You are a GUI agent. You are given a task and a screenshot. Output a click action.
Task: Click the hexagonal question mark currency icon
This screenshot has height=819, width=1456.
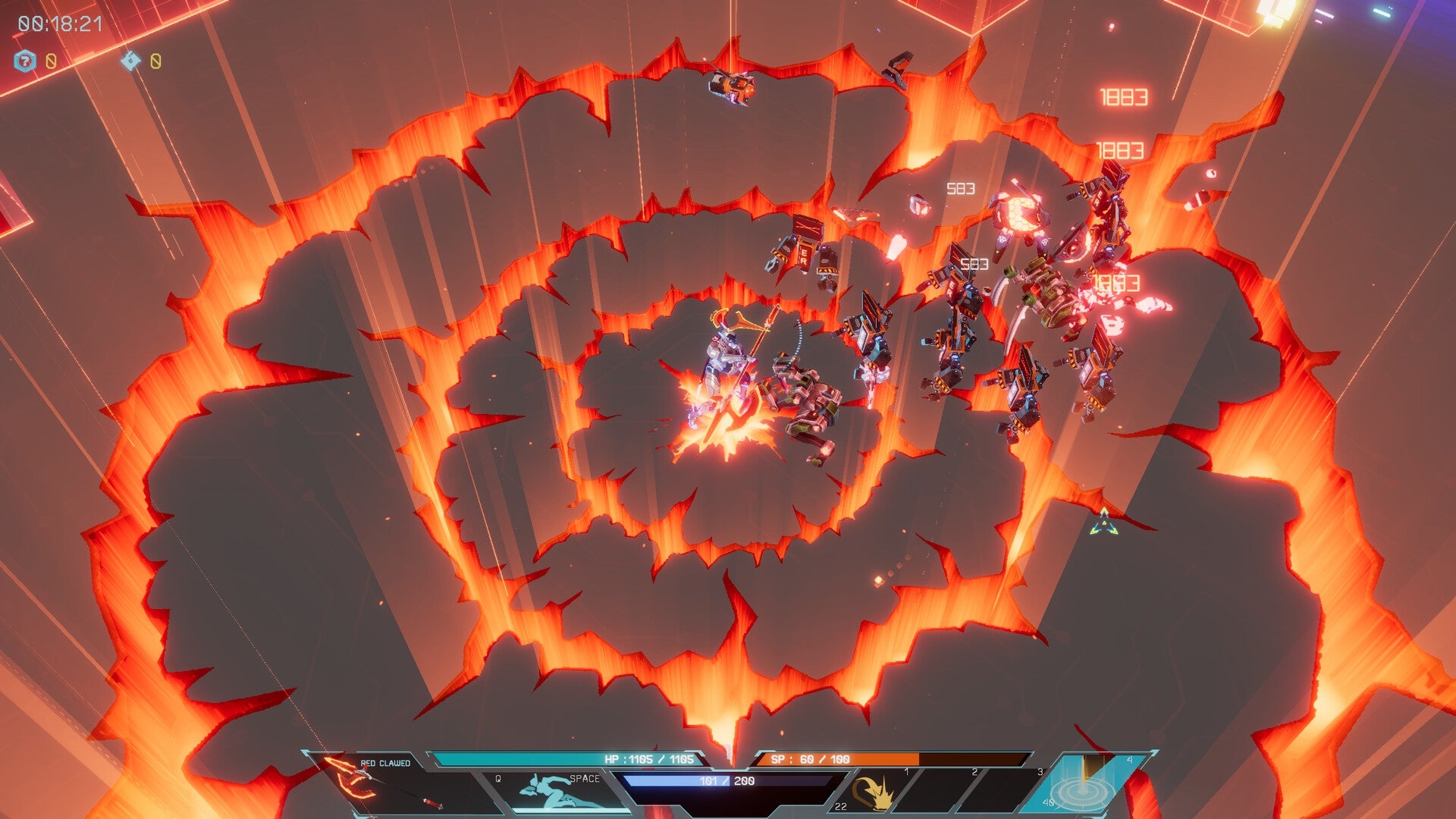tap(25, 61)
